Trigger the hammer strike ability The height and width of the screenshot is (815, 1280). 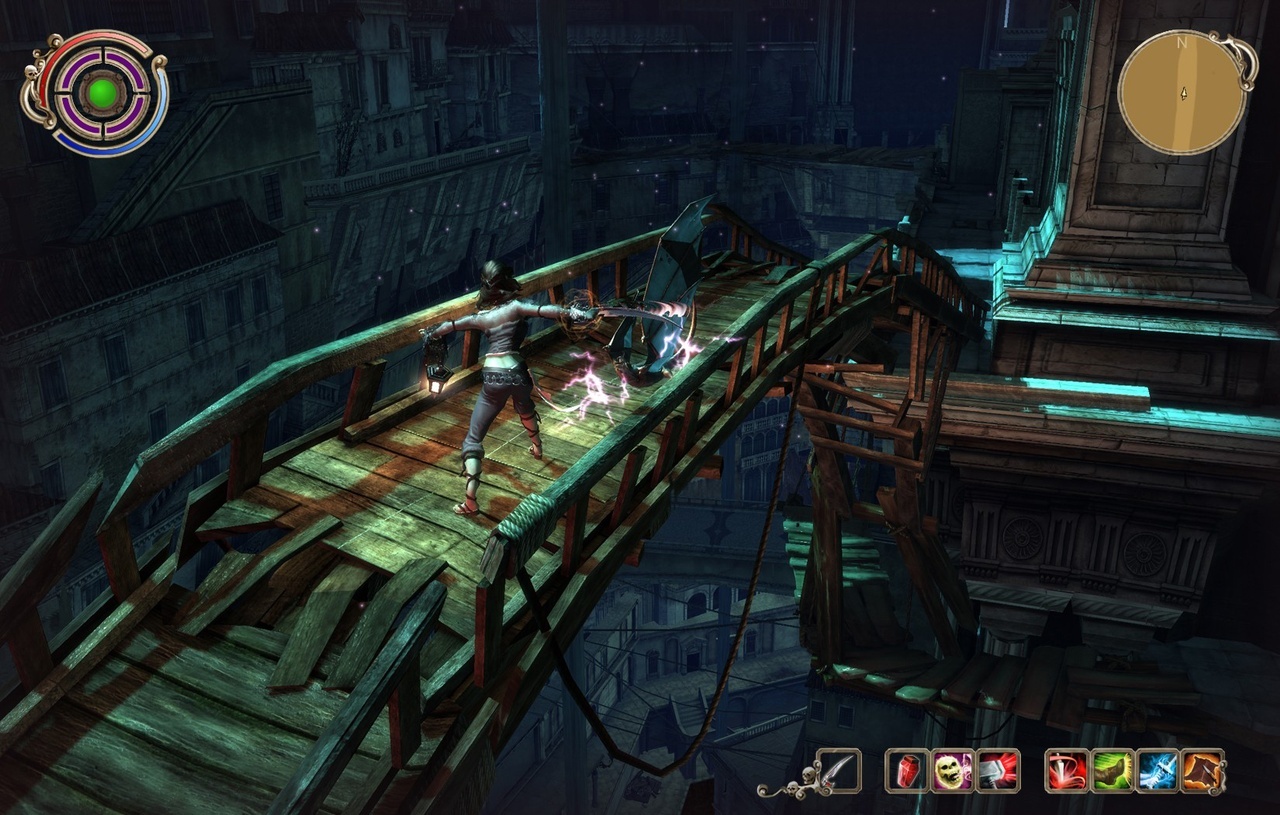(x=997, y=771)
